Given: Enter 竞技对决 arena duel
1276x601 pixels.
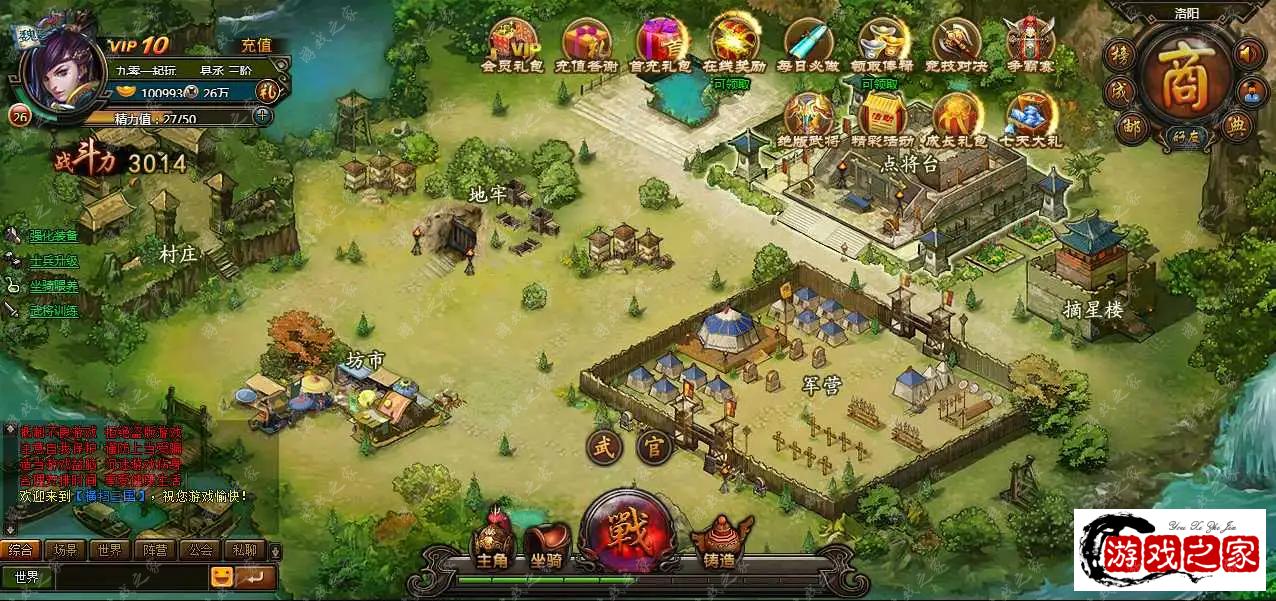Looking at the screenshot, I should 957,42.
